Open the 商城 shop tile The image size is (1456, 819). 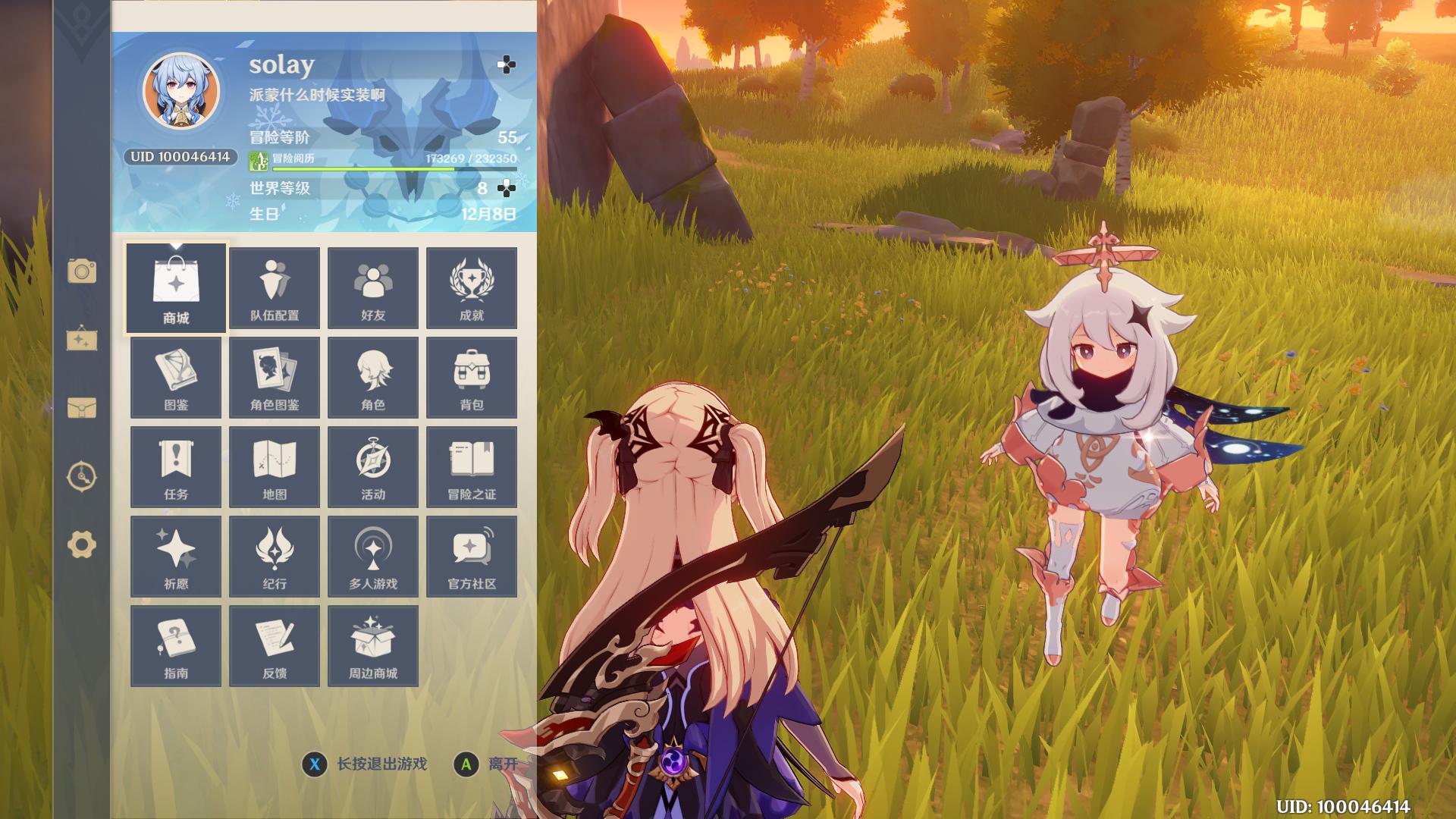click(x=176, y=288)
